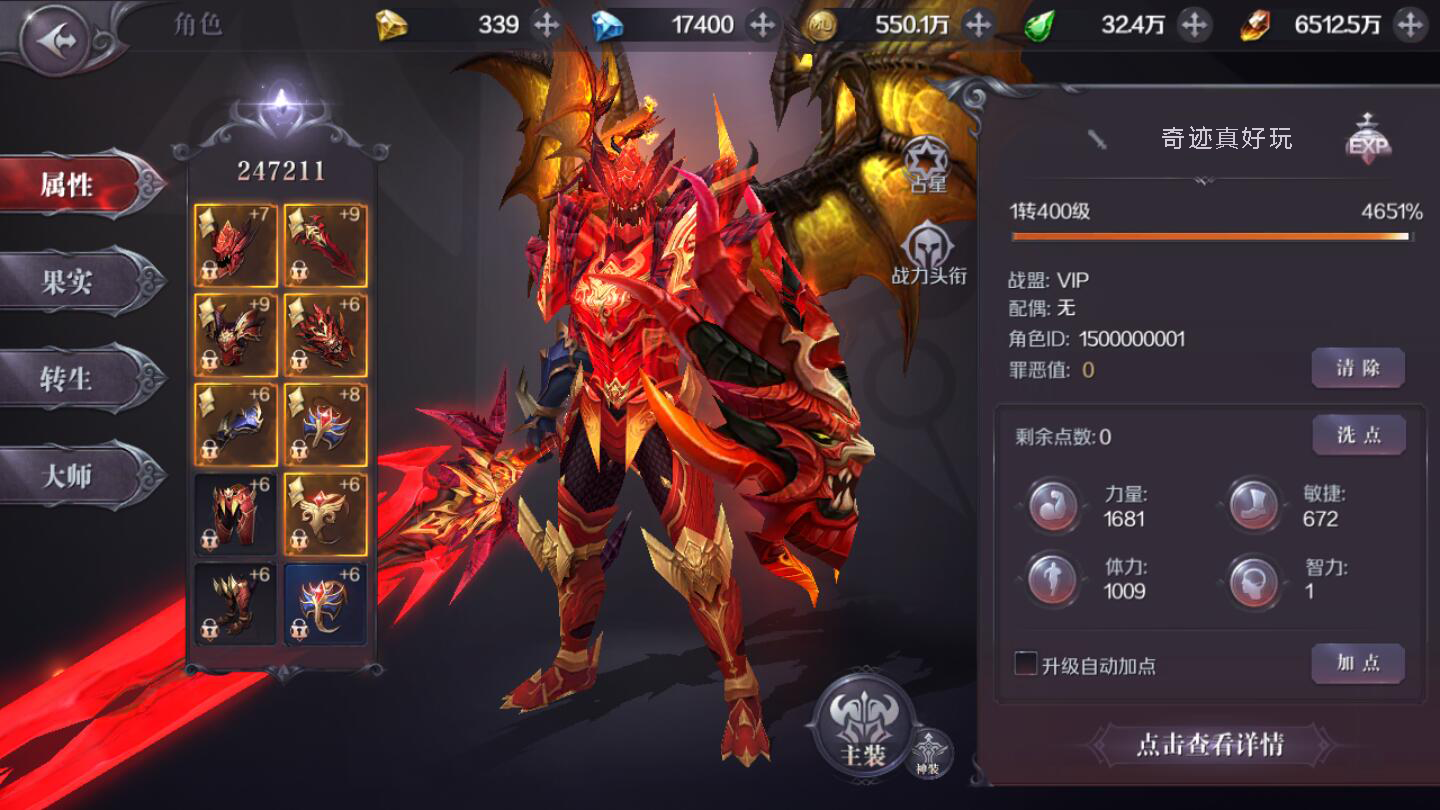1440x810 pixels.
Task: Click the 加点 button
Action: tap(1358, 664)
